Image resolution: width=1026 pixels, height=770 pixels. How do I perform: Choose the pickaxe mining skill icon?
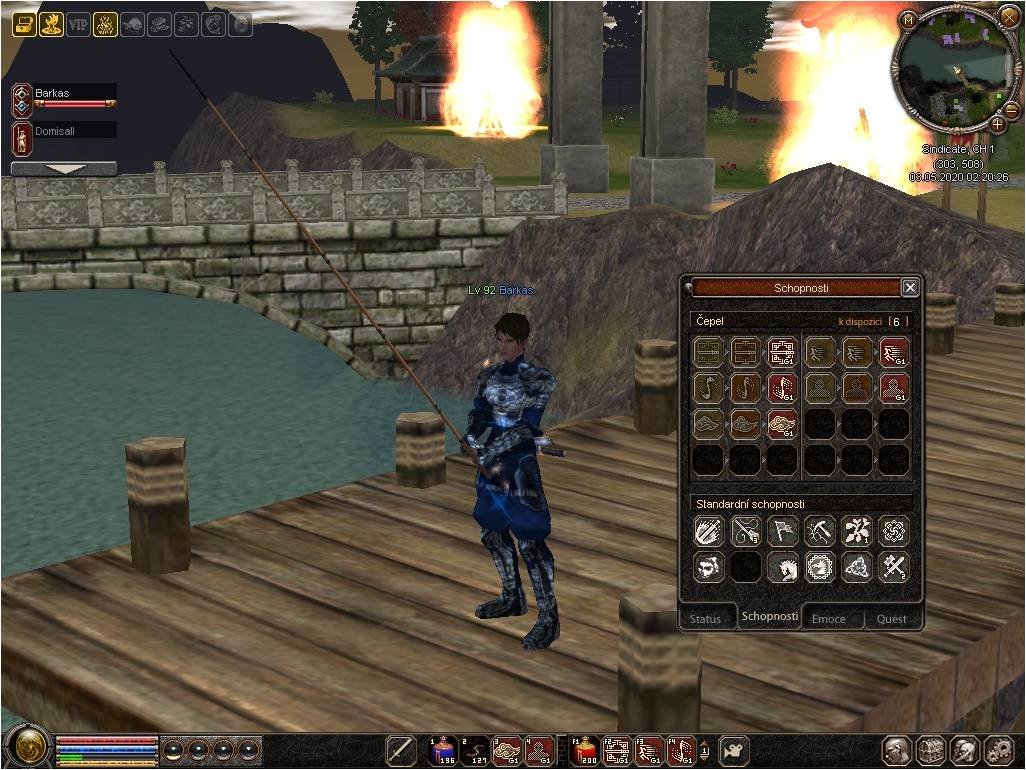click(x=819, y=530)
